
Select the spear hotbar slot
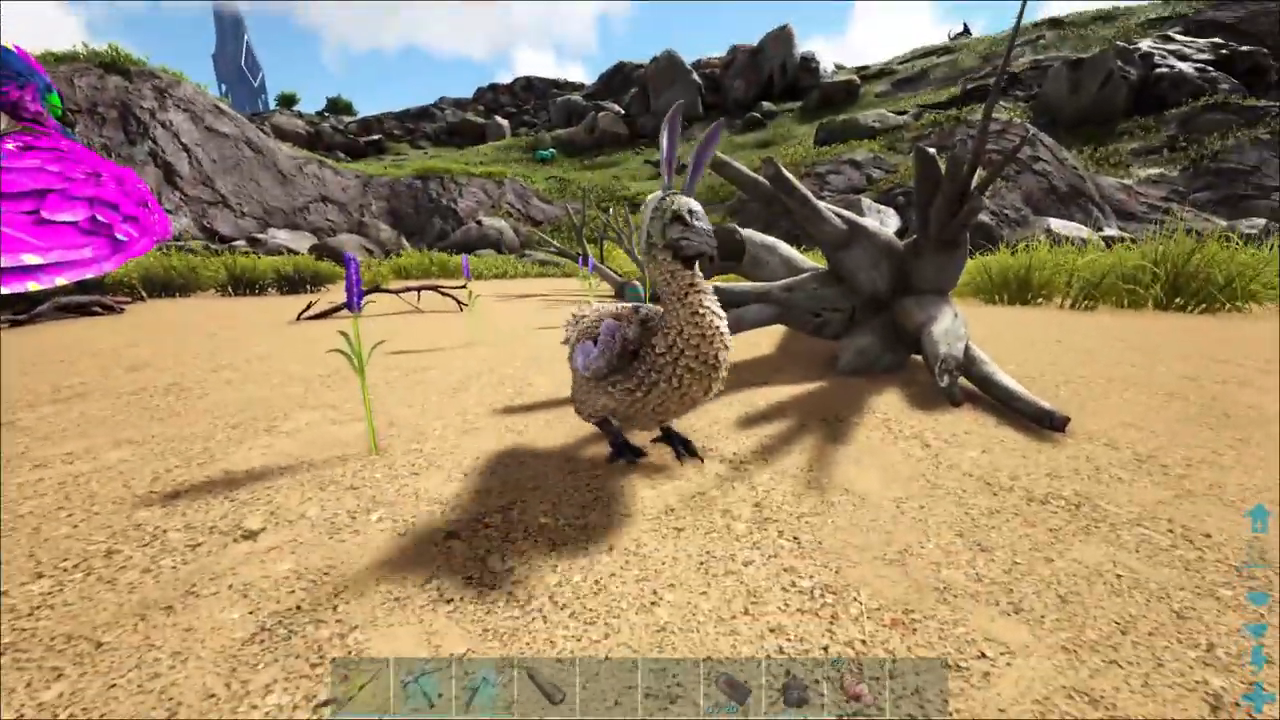[360, 688]
